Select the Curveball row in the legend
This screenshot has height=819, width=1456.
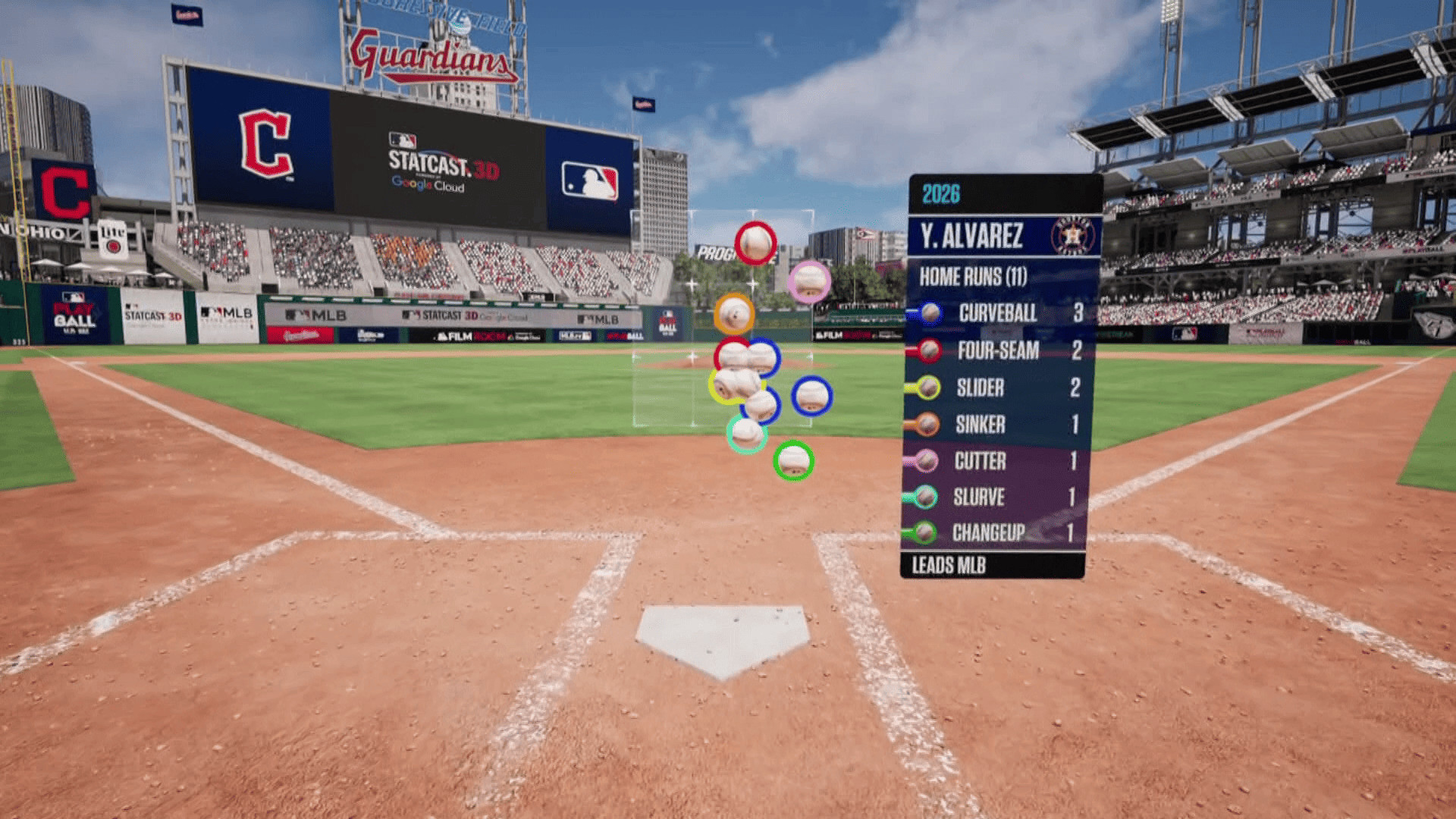[997, 312]
